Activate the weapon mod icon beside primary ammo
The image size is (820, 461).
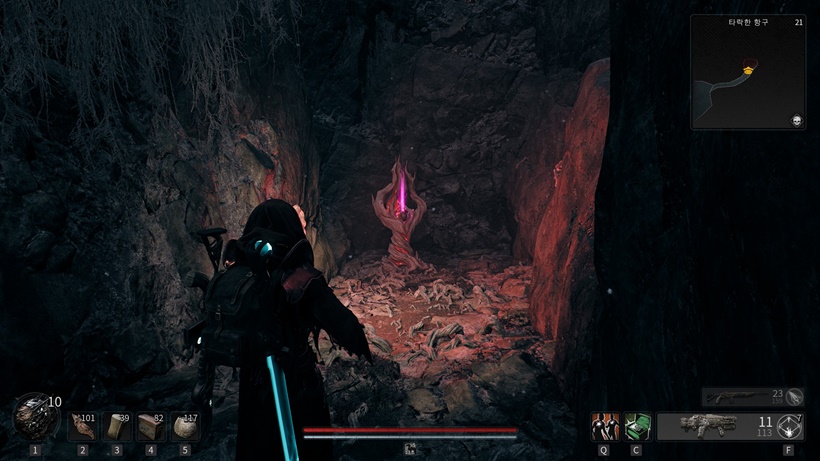pyautogui.click(x=790, y=427)
